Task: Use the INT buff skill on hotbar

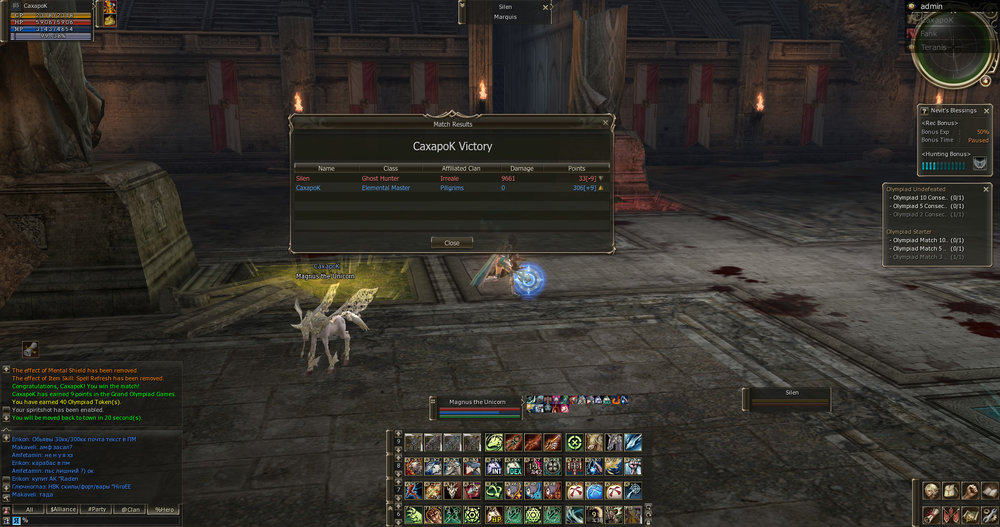Action: click(494, 467)
